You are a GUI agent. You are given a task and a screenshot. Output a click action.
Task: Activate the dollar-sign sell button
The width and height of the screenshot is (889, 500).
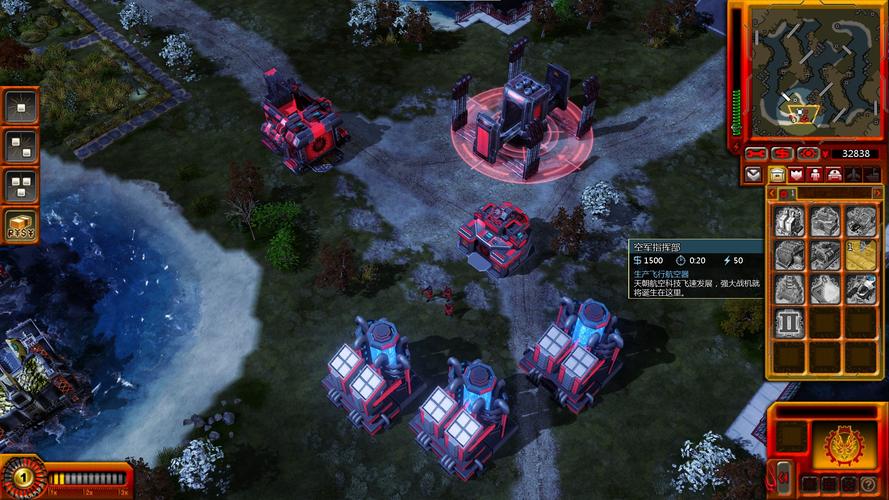782,153
